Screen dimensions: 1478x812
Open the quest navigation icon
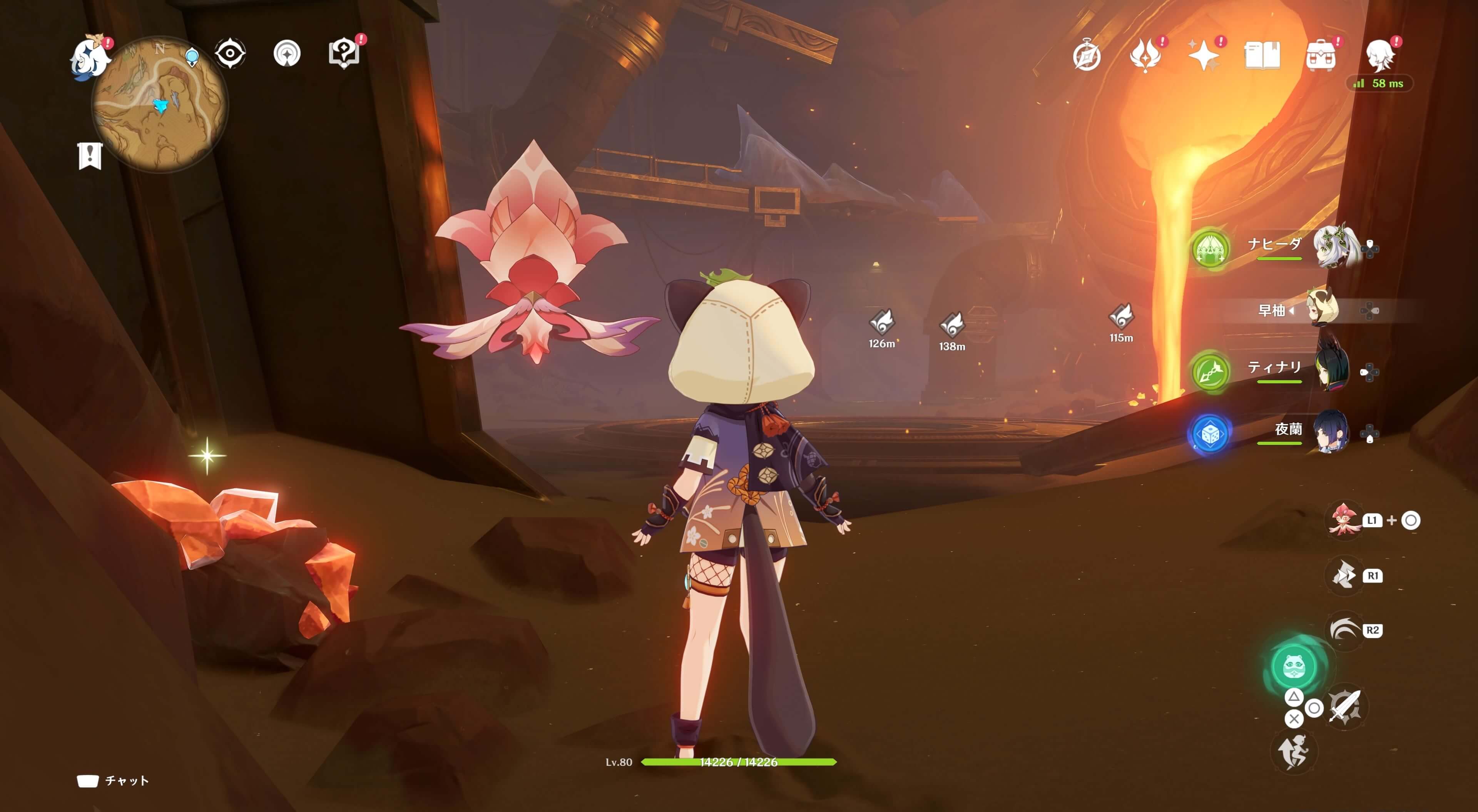coord(287,54)
